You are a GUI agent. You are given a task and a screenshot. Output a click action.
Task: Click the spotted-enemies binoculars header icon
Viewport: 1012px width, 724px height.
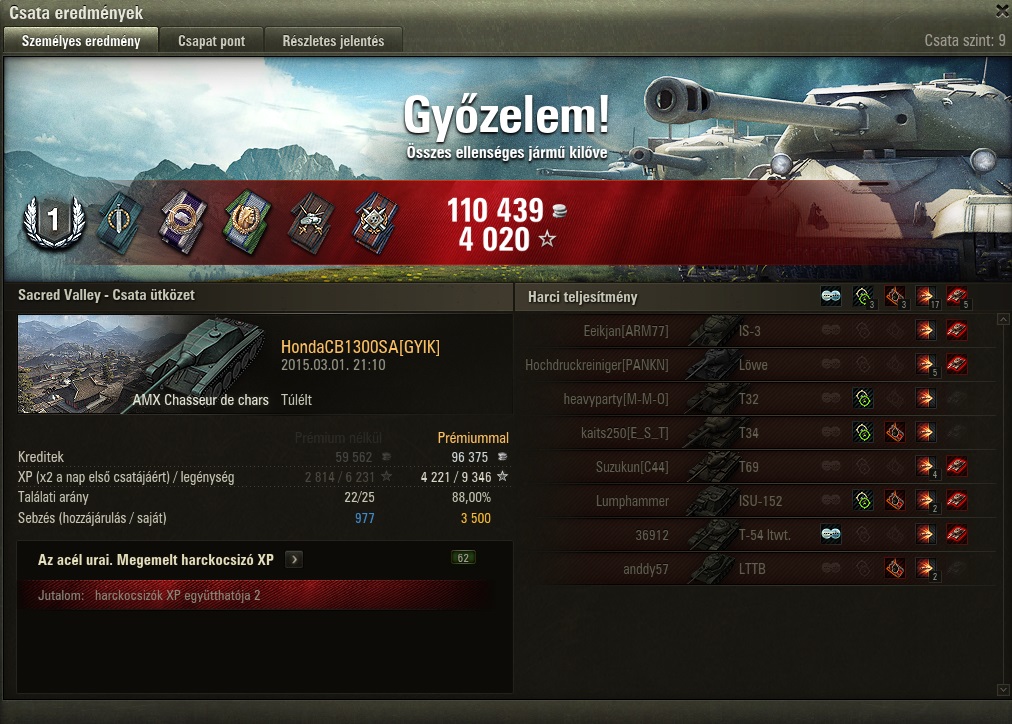[831, 296]
